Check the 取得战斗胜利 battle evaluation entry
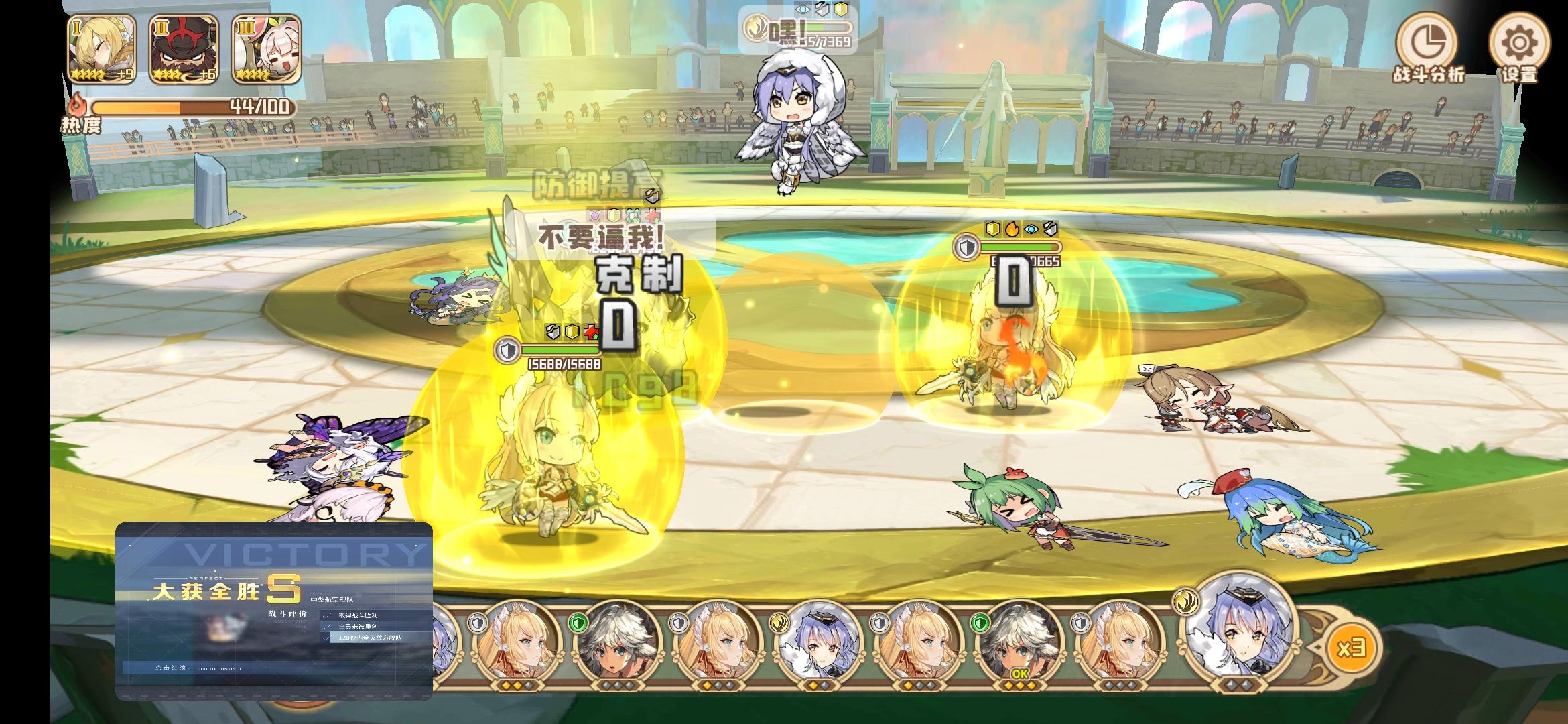1568x724 pixels. coord(358,615)
